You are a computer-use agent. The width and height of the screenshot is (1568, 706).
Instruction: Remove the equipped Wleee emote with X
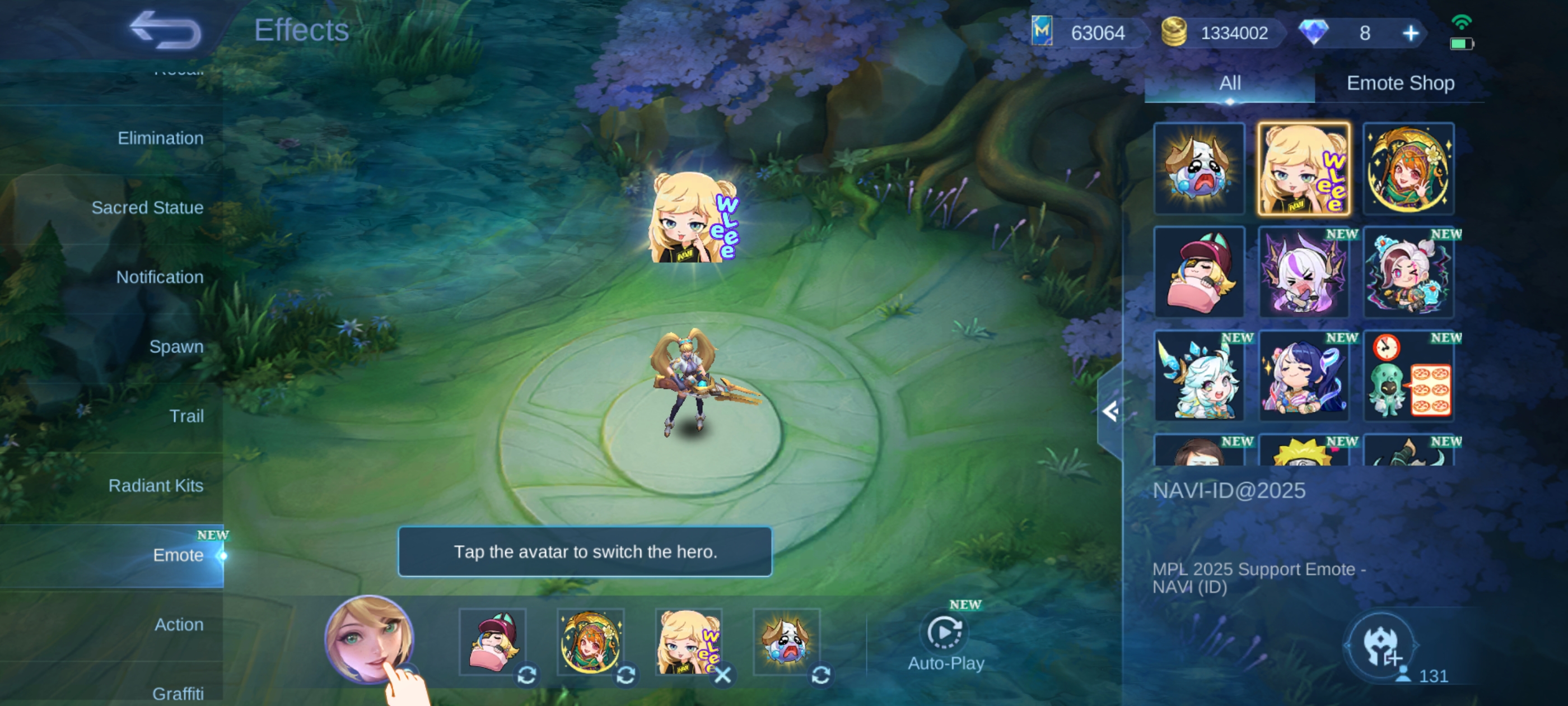coord(723,675)
